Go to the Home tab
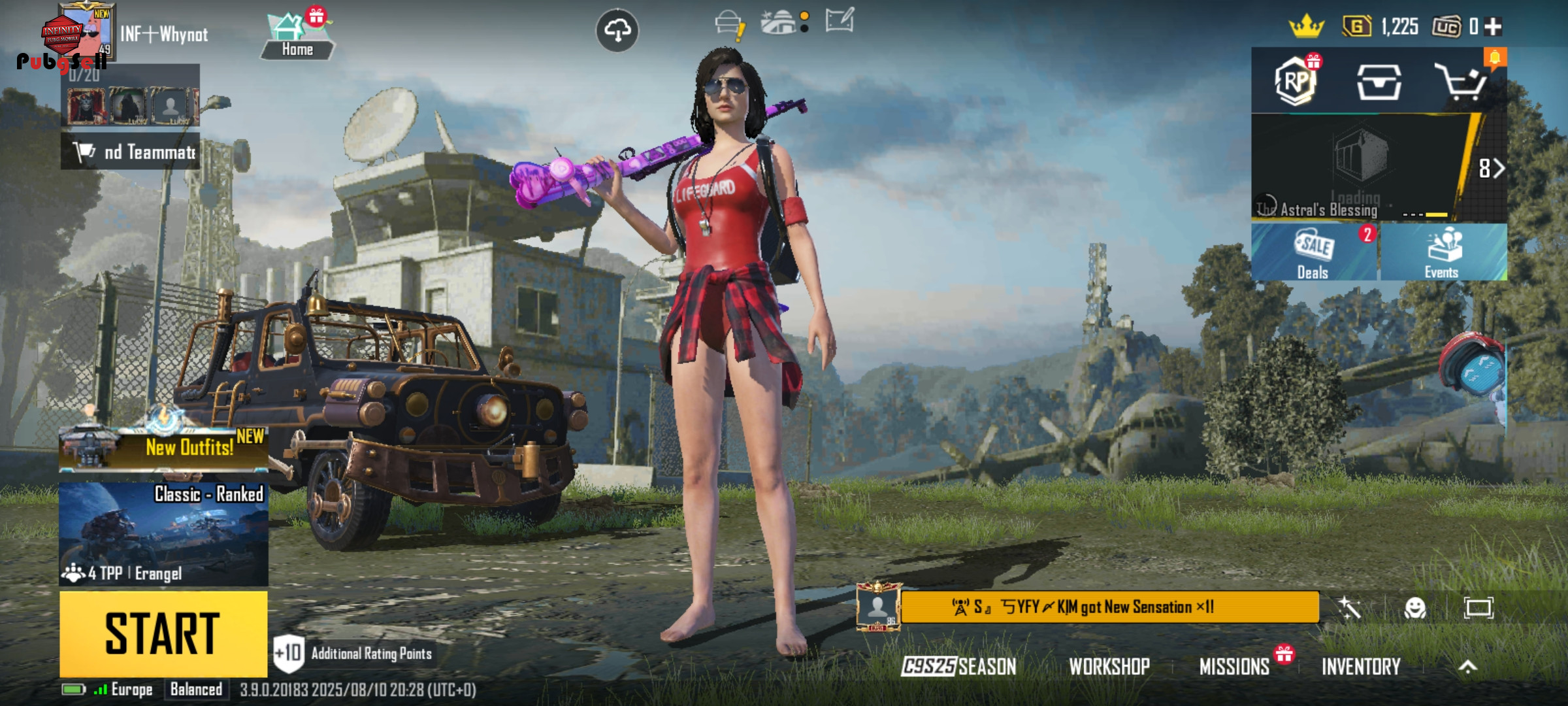Screen dimensions: 1568x706 pos(297,38)
